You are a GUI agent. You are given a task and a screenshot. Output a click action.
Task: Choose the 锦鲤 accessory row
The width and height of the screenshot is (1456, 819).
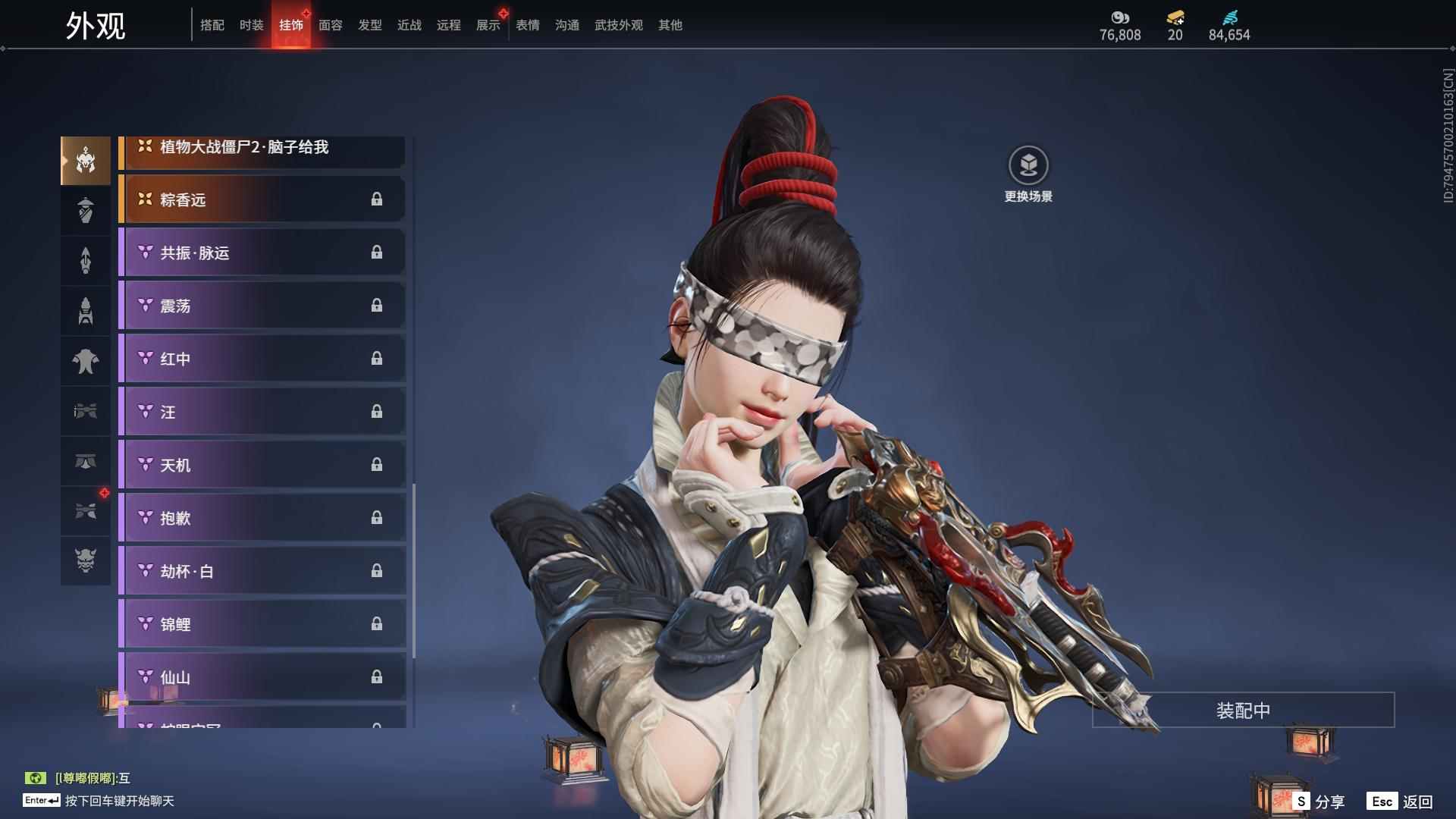click(262, 624)
